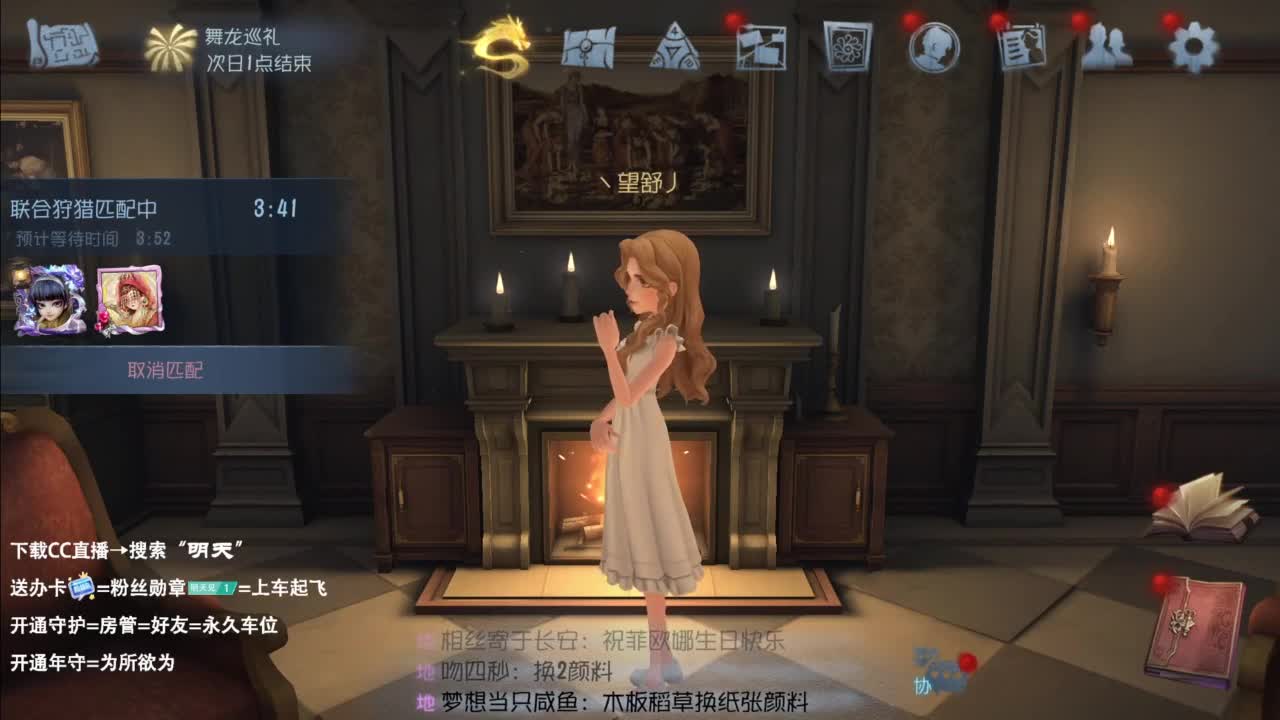This screenshot has height=720, width=1280.
Task: Open the pink magic book bottom right
Action: [x=1198, y=626]
